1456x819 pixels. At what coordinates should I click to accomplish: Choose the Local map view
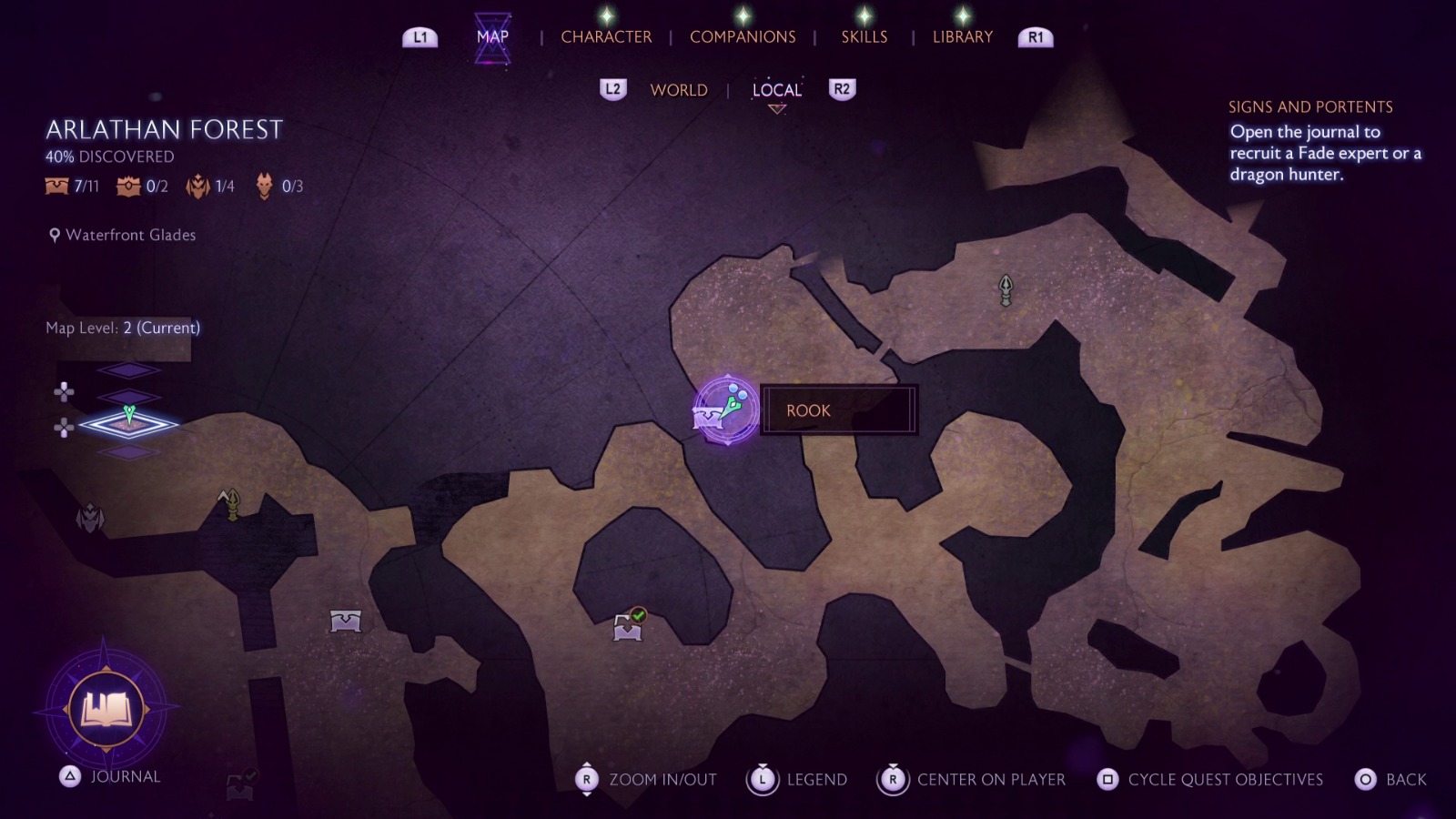[776, 90]
